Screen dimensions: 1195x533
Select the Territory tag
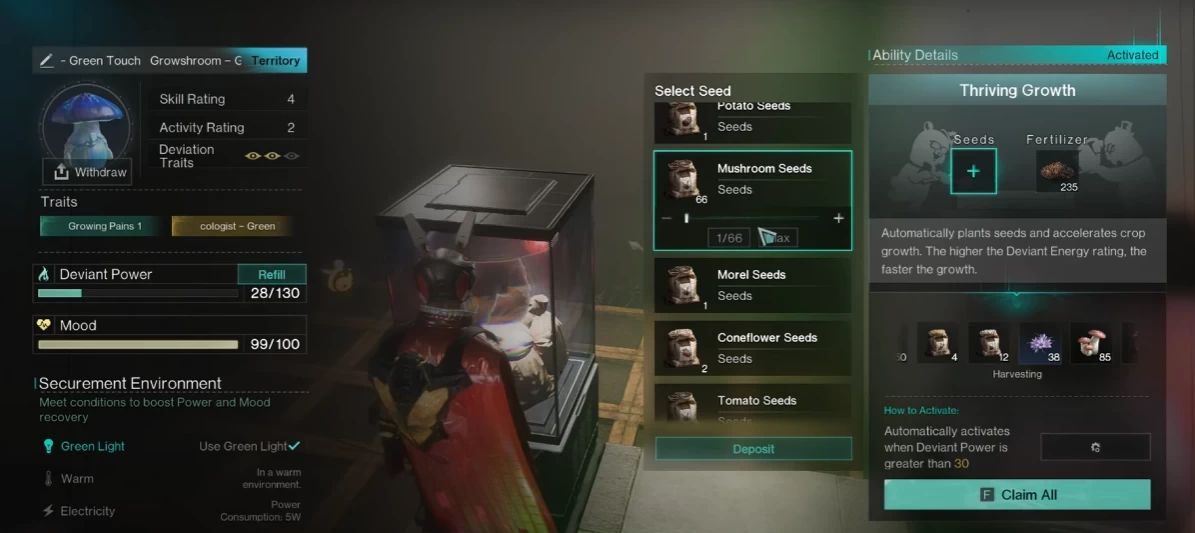click(x=275, y=61)
